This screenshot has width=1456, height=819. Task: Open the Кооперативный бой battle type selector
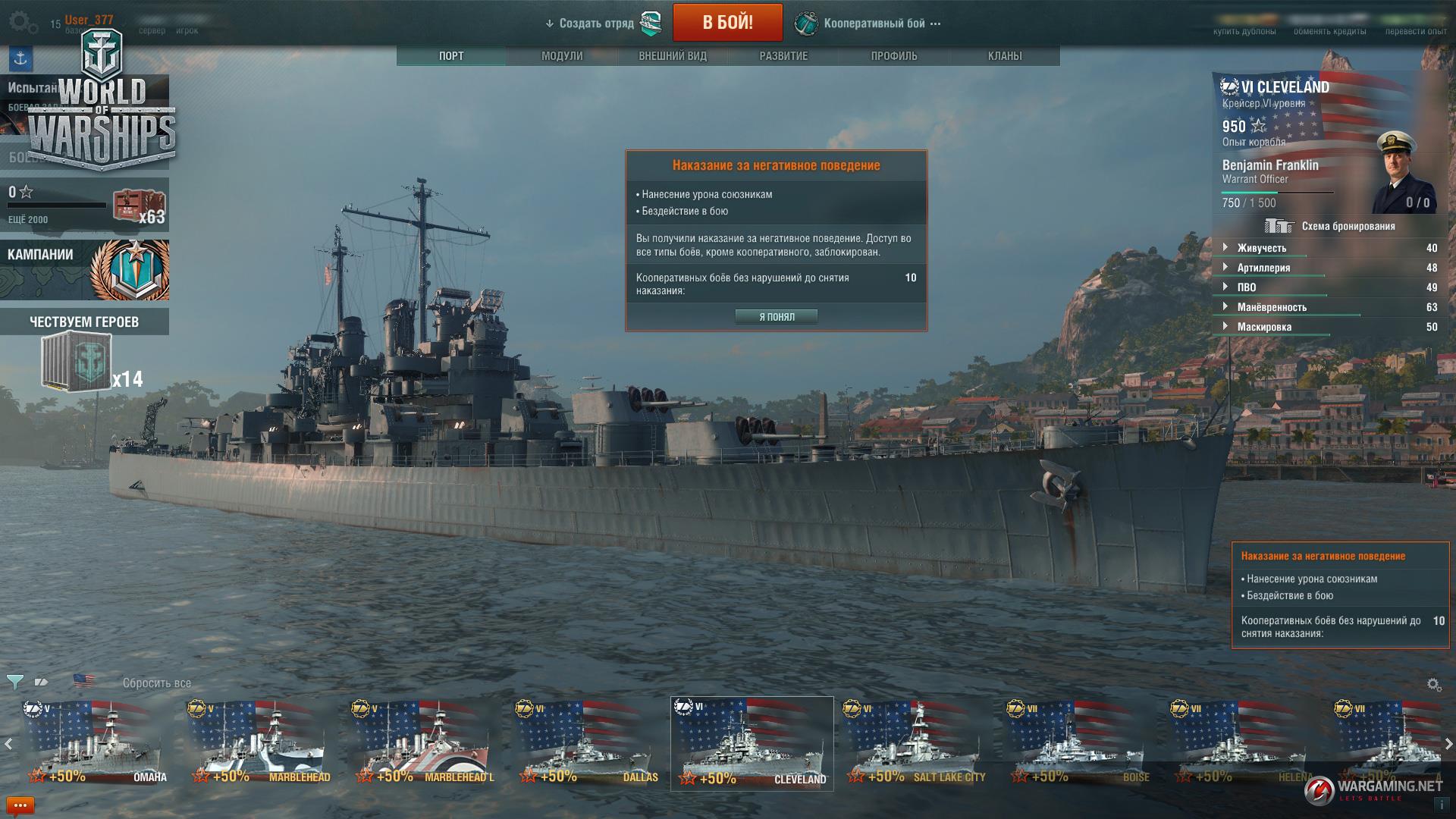click(x=874, y=24)
